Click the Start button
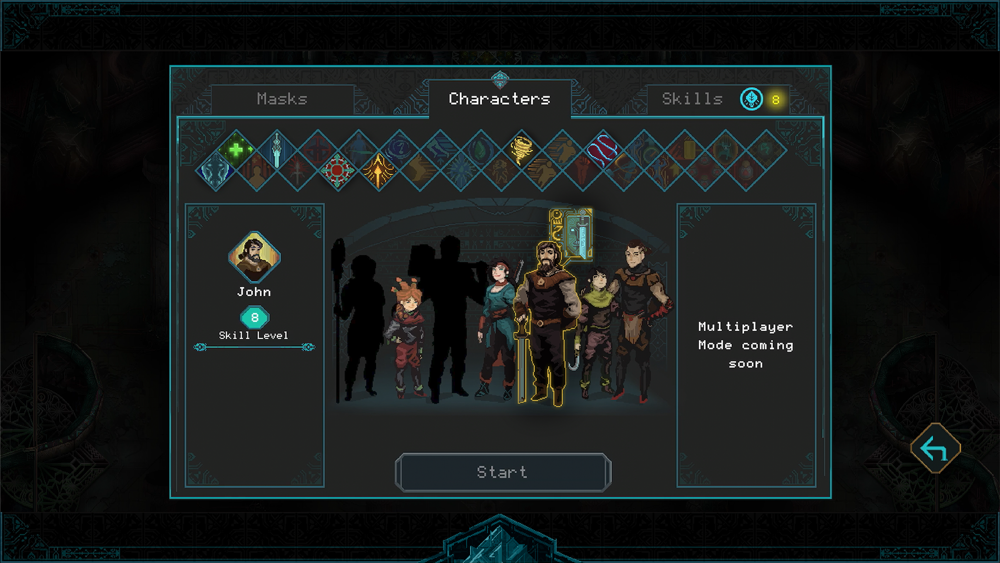The width and height of the screenshot is (1000, 563). (502, 472)
